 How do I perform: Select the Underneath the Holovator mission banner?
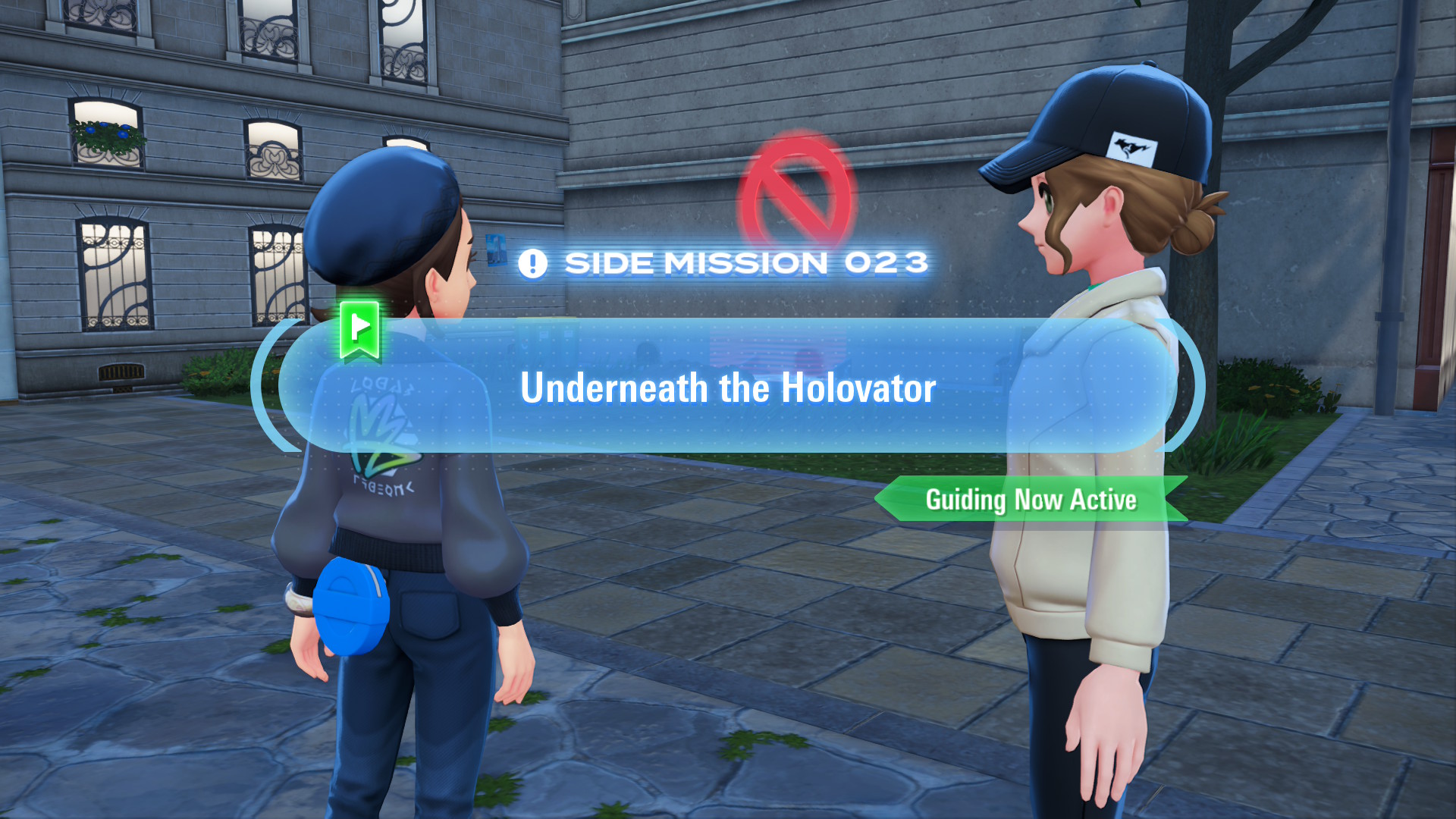click(727, 387)
